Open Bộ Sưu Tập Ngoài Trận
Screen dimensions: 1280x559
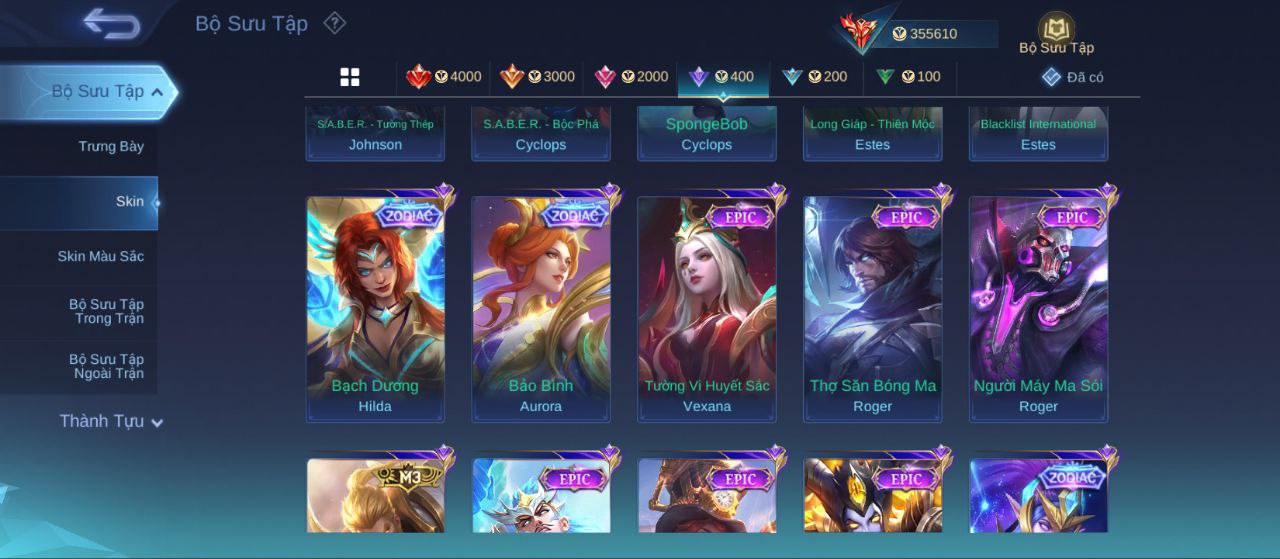pos(106,367)
